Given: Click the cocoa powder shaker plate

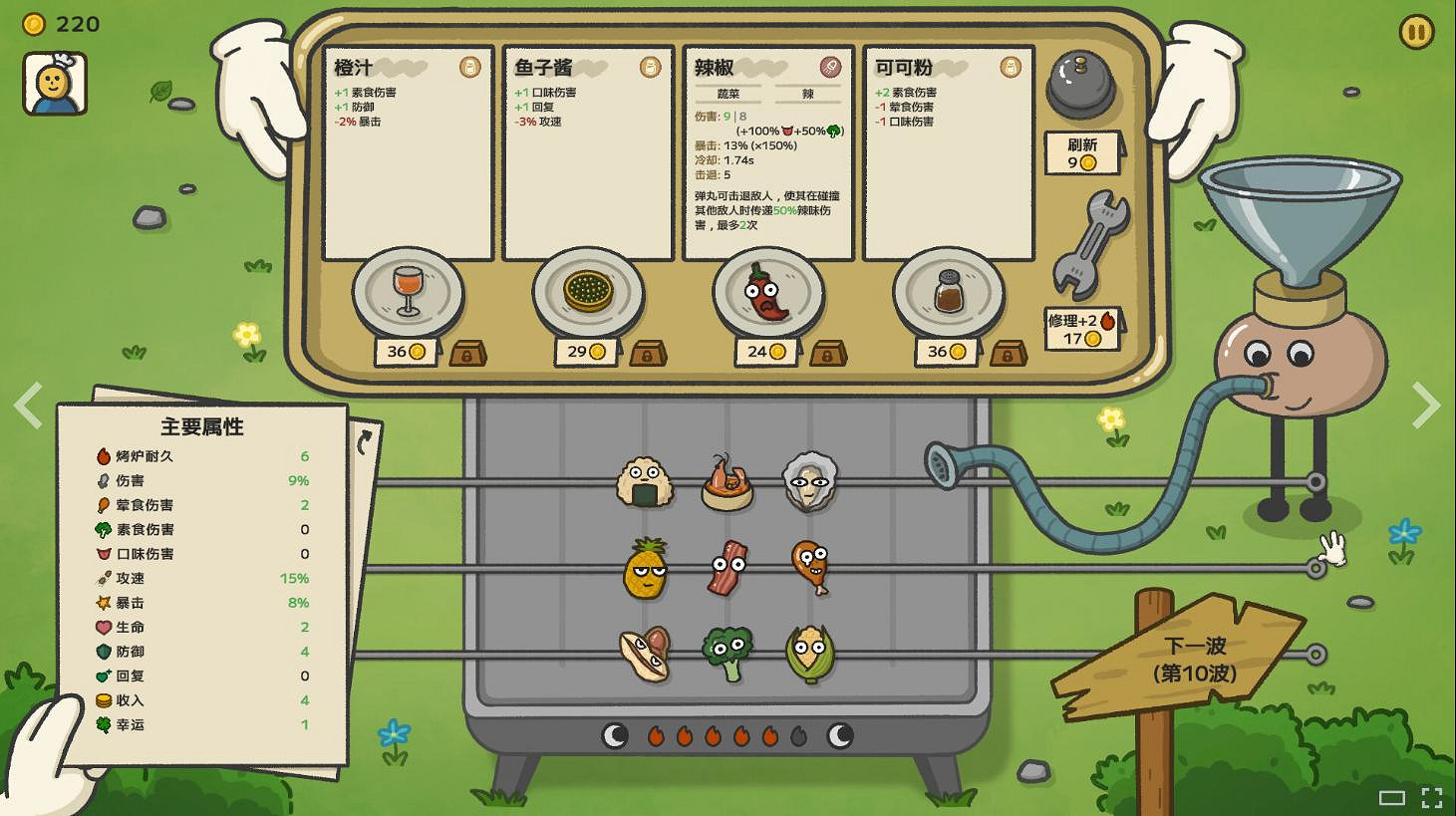Looking at the screenshot, I should coord(948,292).
